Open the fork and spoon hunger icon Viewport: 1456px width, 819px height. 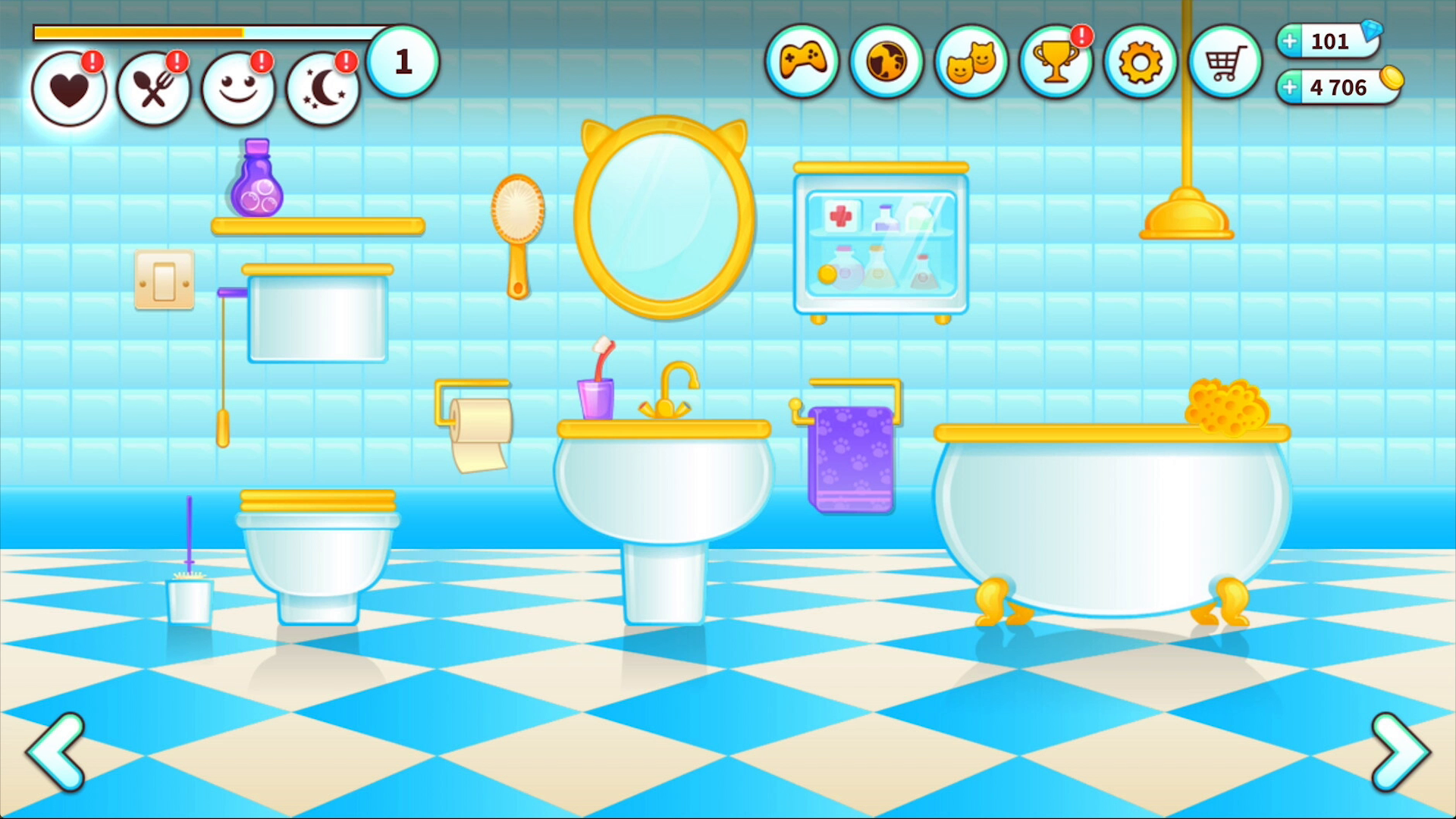(154, 87)
